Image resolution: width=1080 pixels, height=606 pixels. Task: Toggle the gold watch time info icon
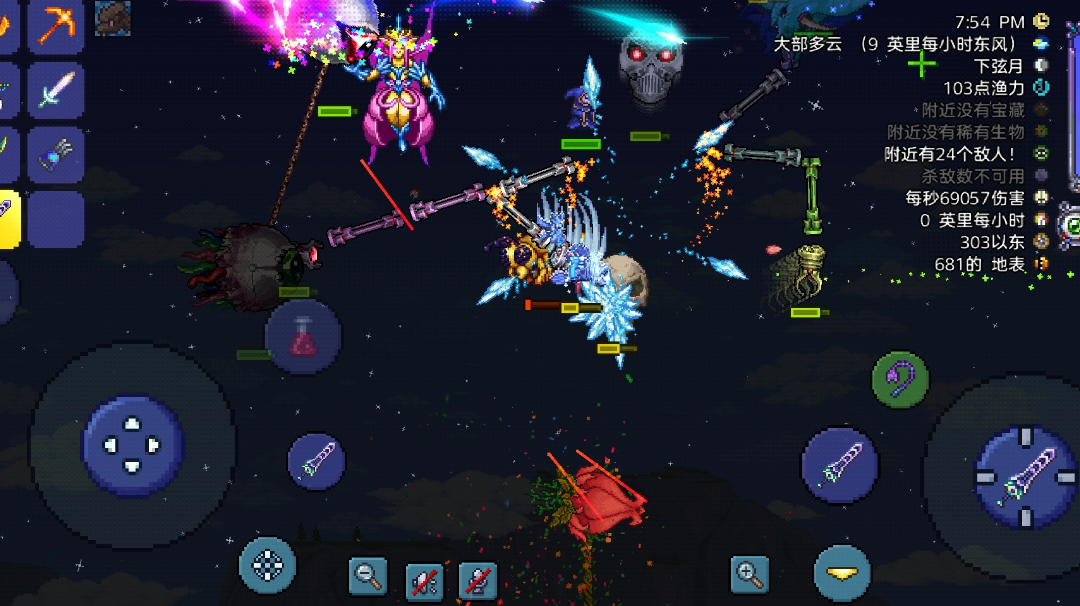pos(1042,21)
